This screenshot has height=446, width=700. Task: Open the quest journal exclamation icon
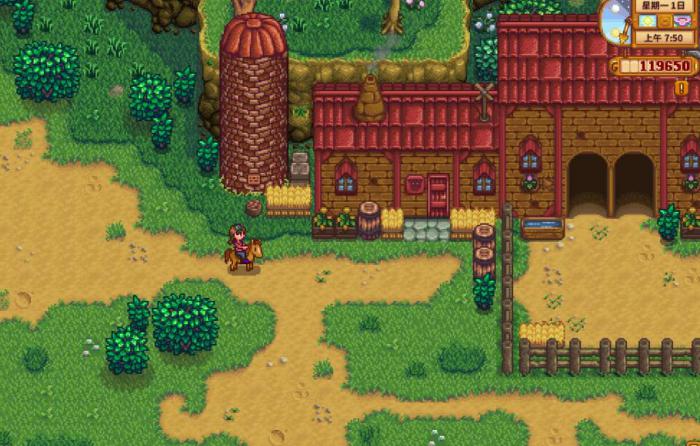682,88
